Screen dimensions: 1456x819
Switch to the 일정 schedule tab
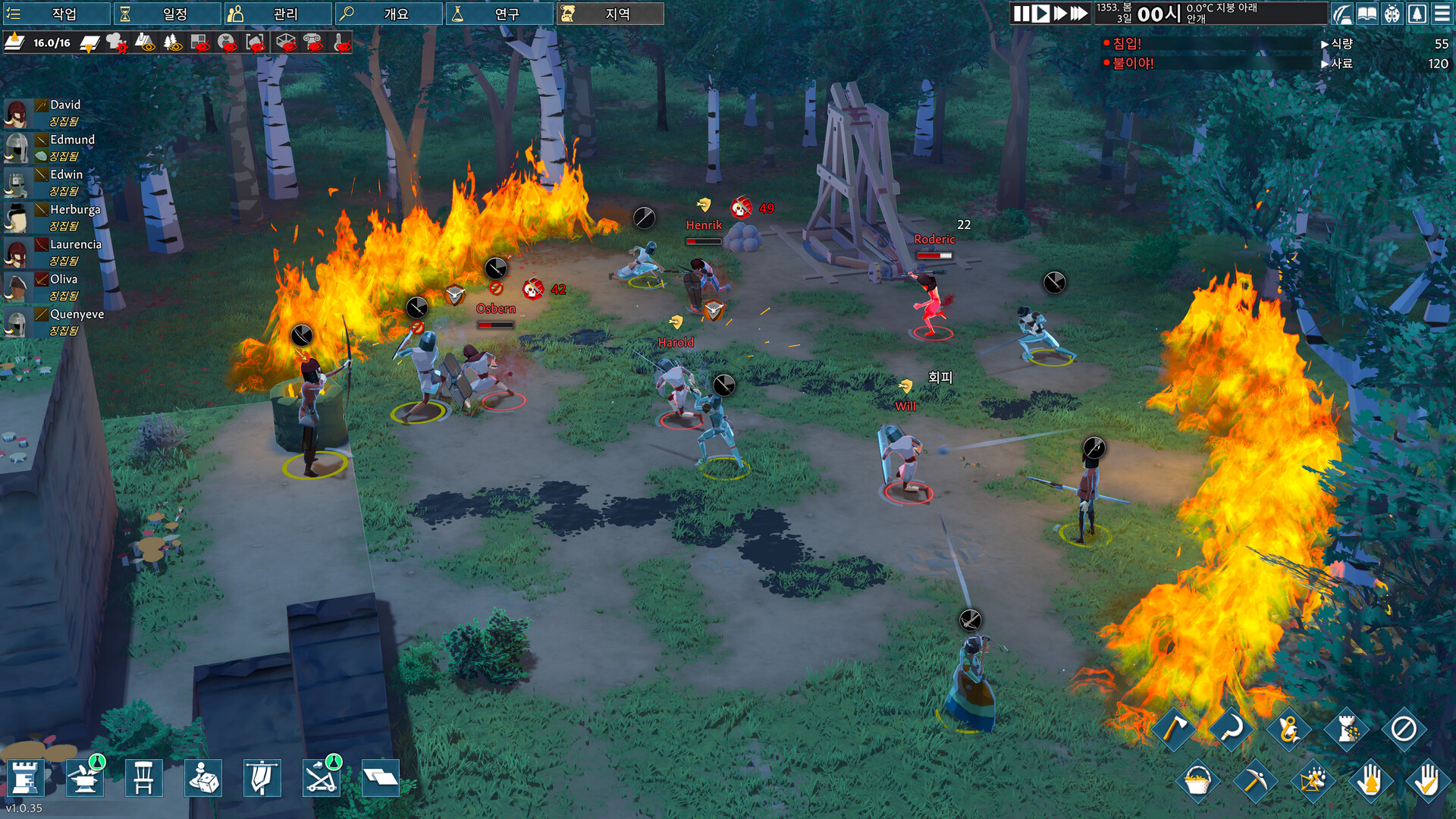coord(168,14)
